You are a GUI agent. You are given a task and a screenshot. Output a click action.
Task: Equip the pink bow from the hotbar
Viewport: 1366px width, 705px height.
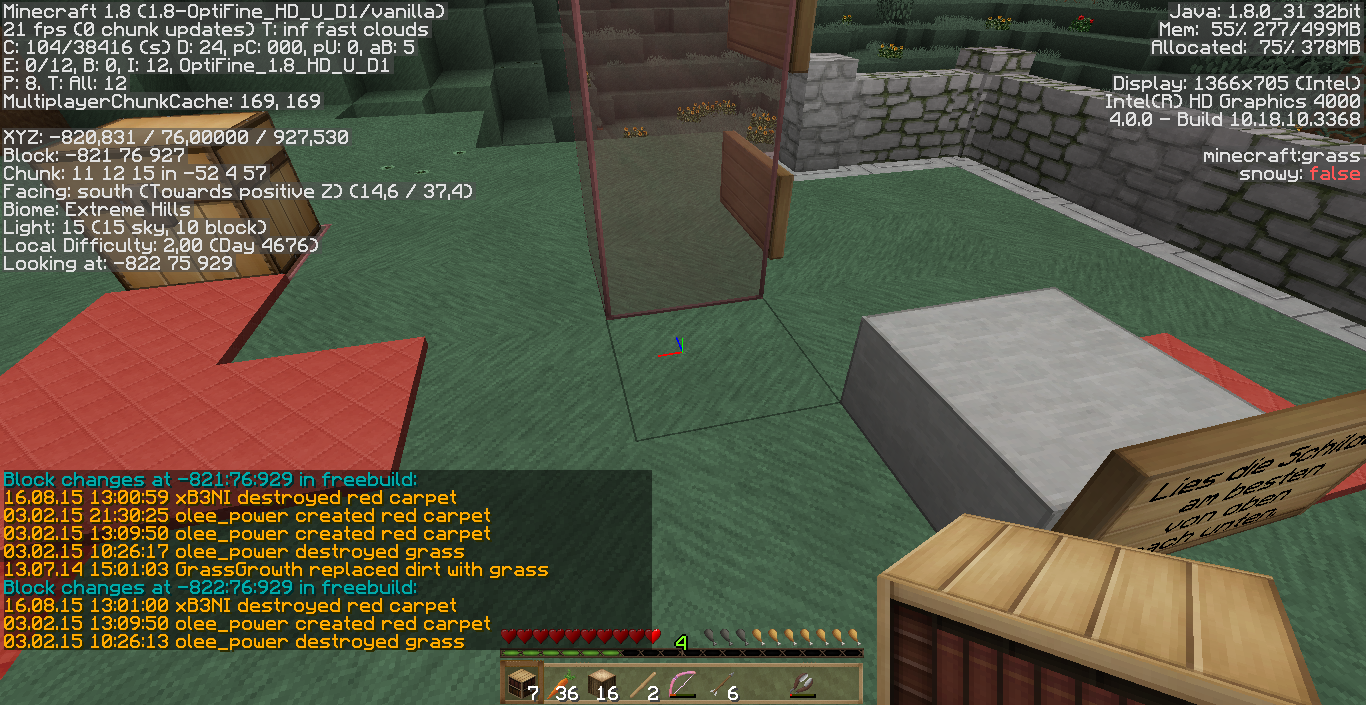click(681, 684)
